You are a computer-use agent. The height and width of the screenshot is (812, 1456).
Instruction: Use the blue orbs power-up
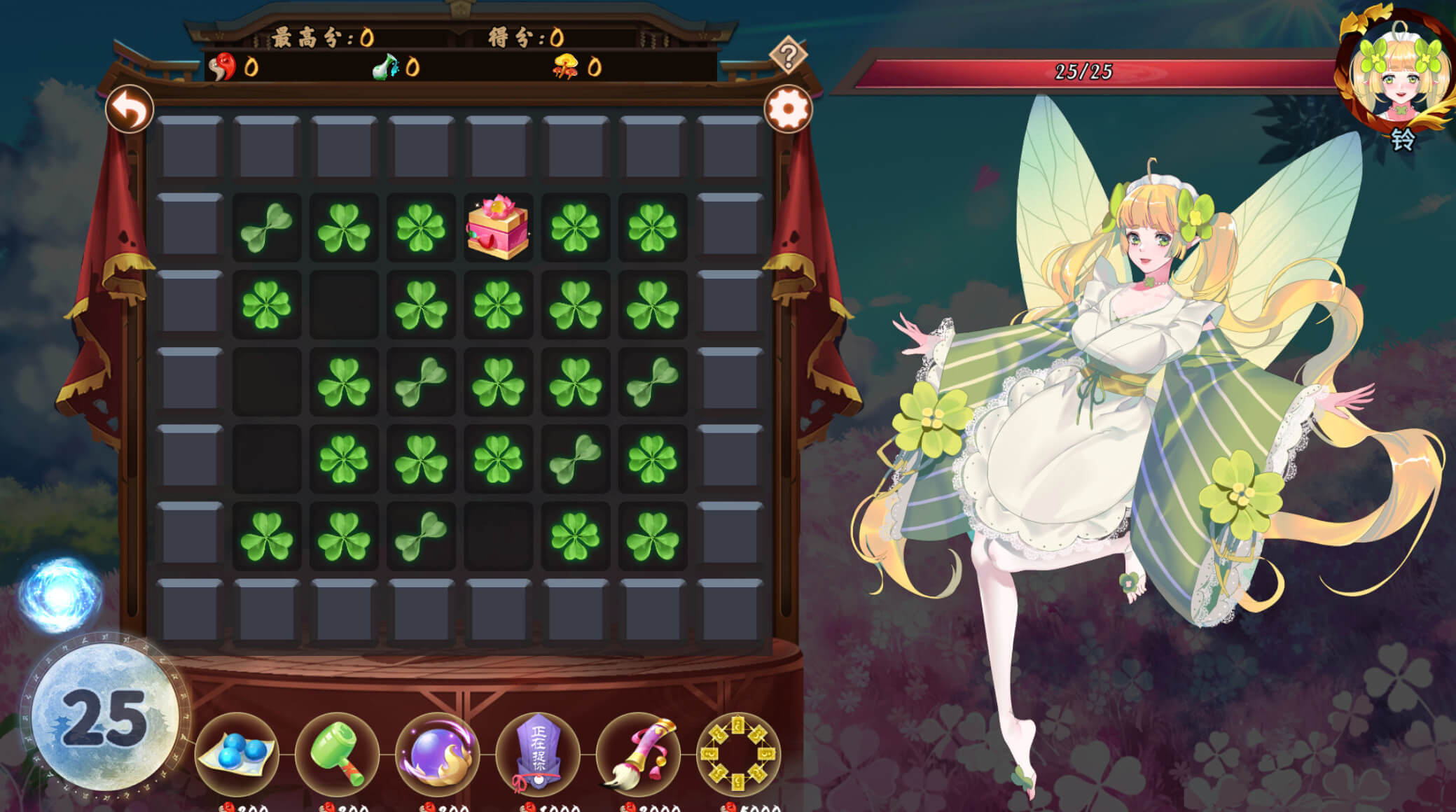tap(237, 754)
